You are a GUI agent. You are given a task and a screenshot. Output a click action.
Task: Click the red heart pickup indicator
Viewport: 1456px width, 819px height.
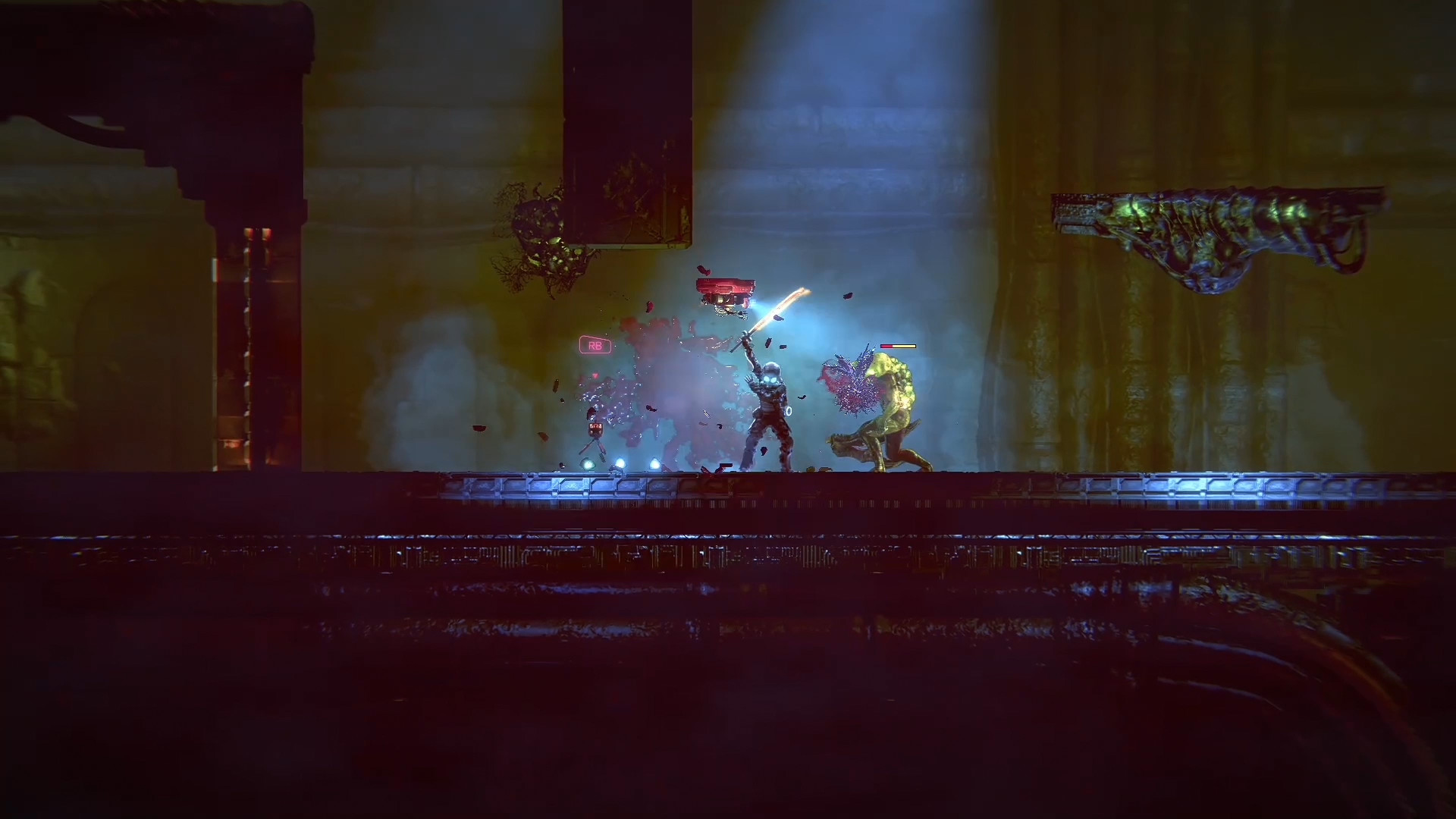(x=595, y=374)
